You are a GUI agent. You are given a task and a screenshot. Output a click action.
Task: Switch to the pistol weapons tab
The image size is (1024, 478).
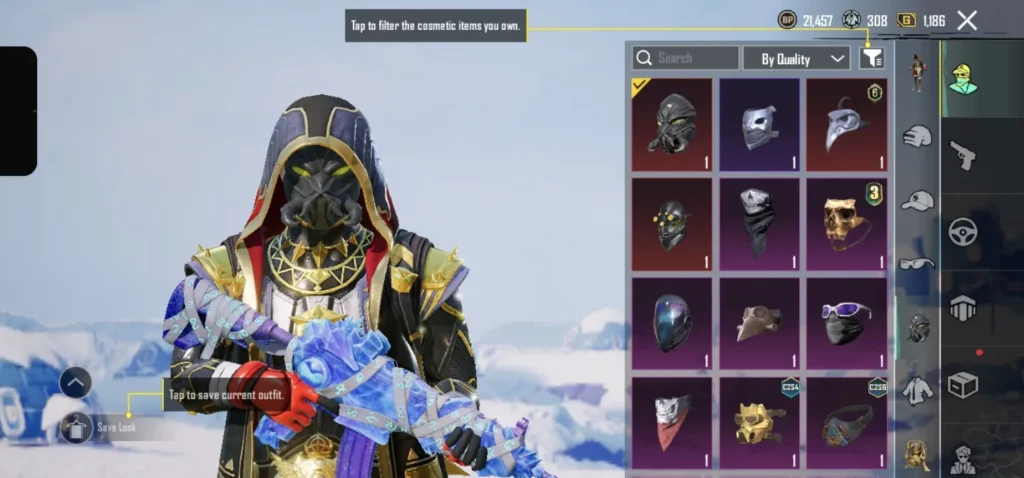click(x=964, y=155)
